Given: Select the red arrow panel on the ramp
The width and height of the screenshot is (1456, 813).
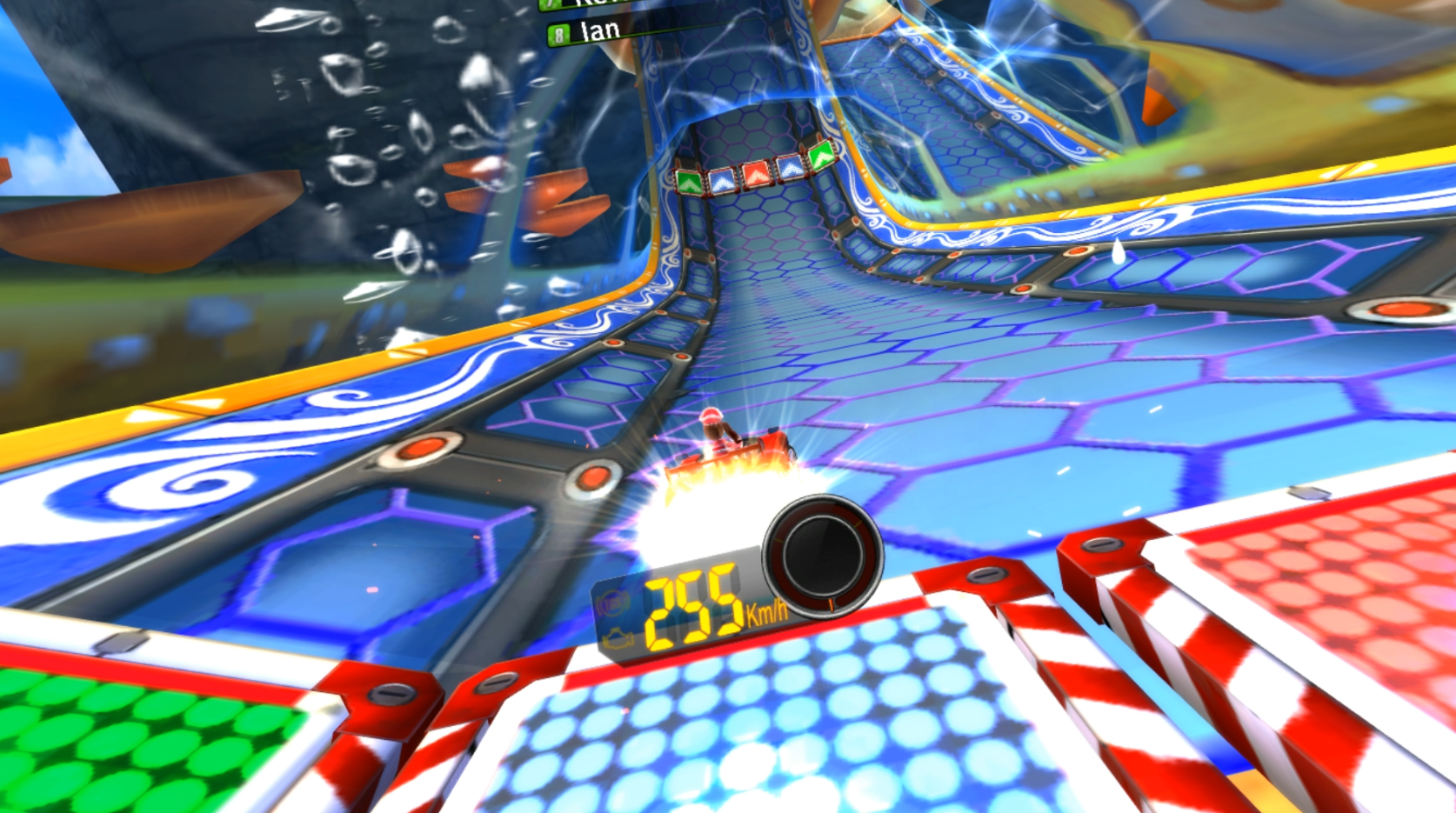Looking at the screenshot, I should tap(757, 174).
